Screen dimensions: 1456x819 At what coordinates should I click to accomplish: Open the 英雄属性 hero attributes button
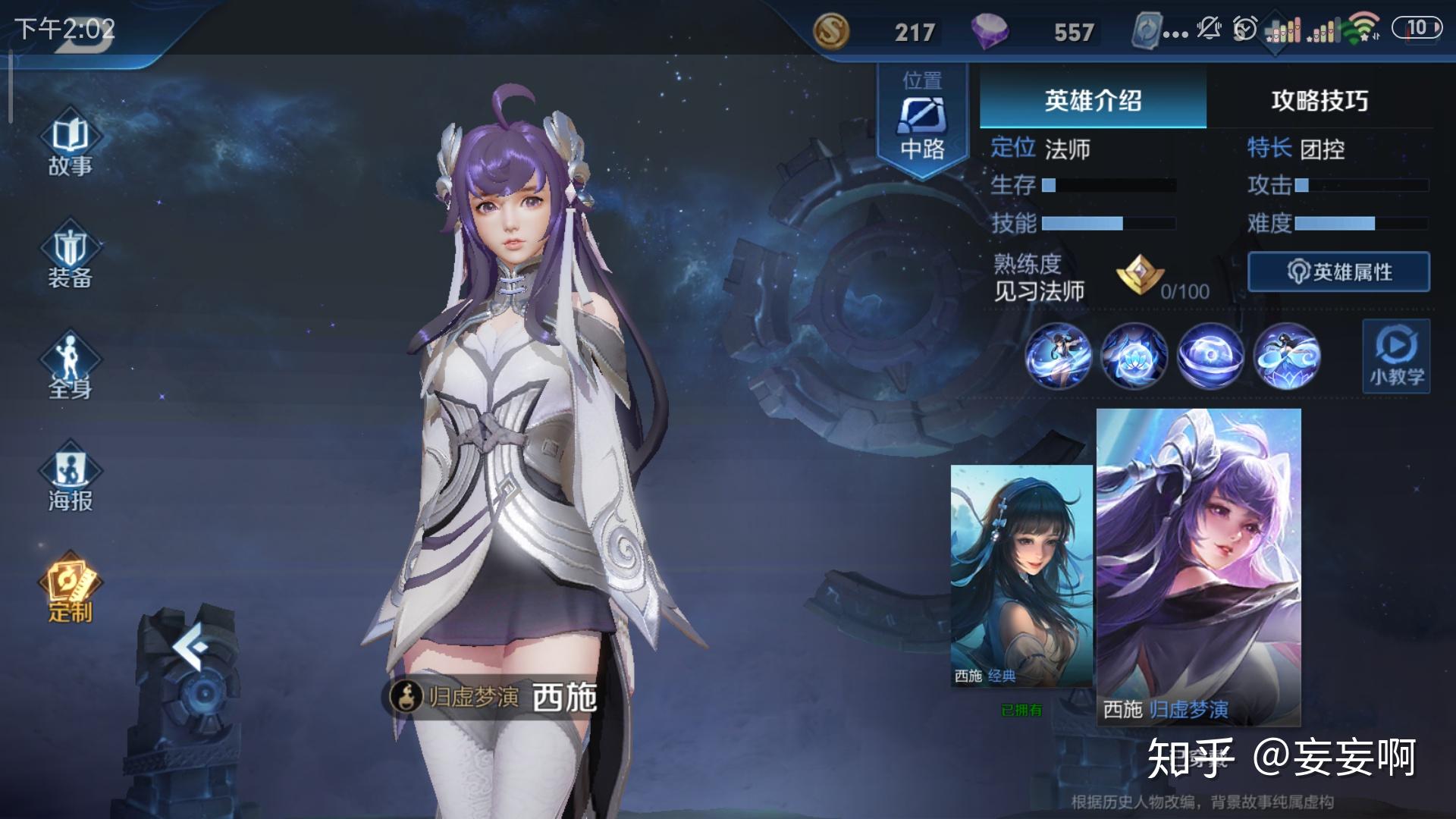[1338, 272]
